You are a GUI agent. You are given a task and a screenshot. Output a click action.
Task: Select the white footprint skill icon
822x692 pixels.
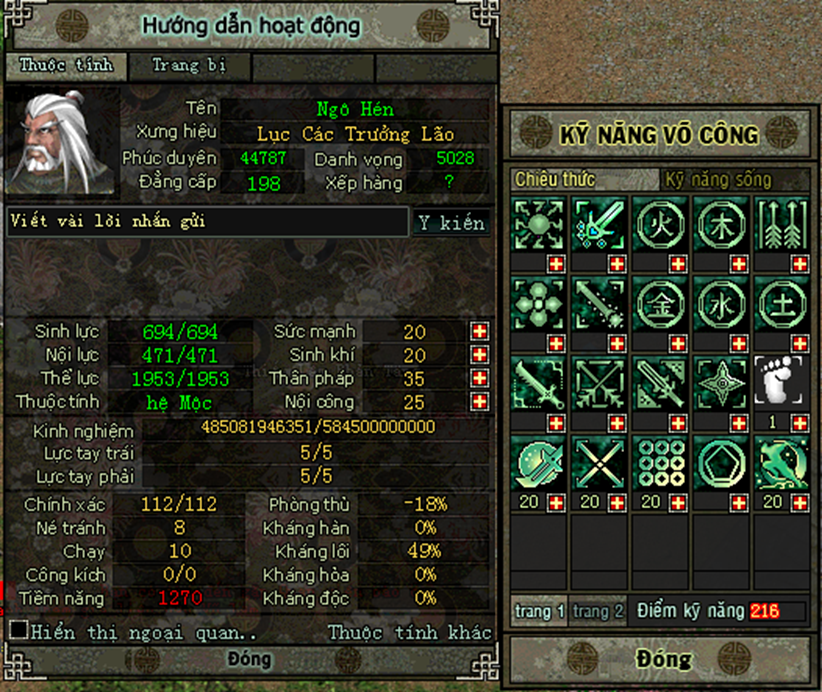pos(780,382)
